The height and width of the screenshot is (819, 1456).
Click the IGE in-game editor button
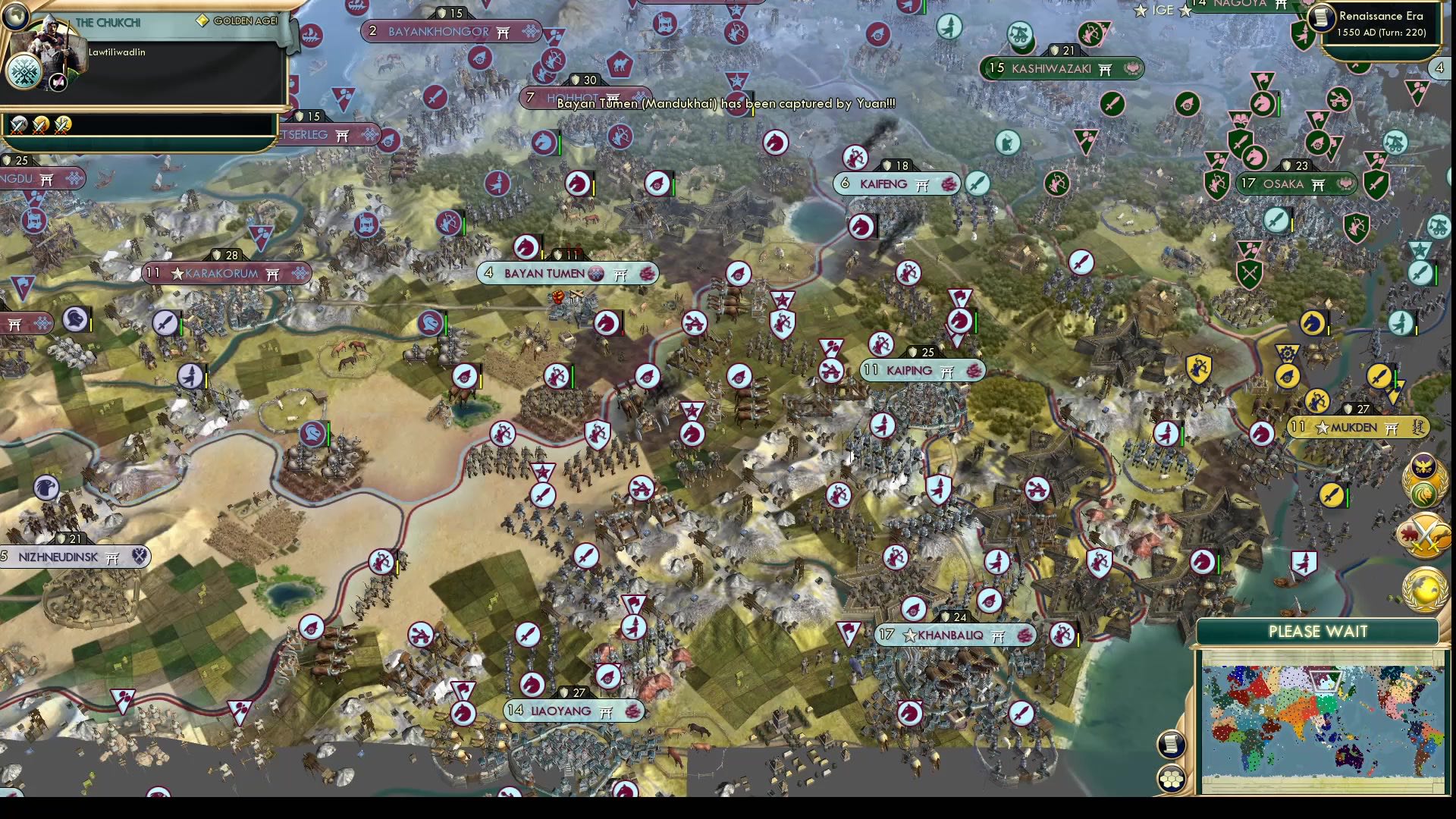tap(1162, 10)
